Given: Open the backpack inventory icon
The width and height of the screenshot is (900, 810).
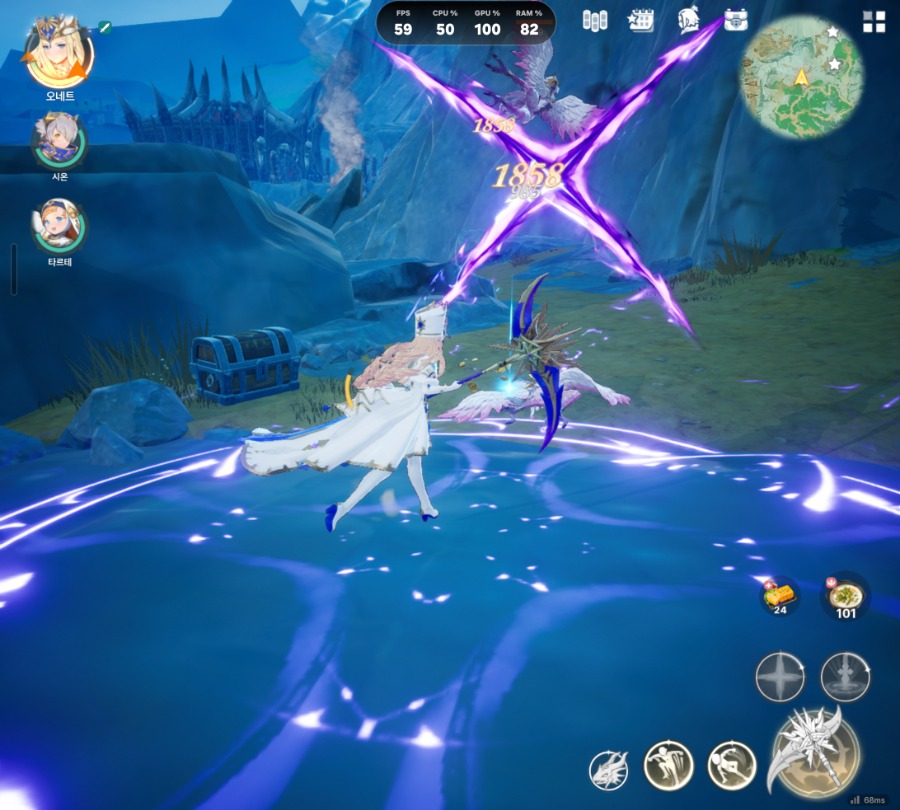Looking at the screenshot, I should pos(736,20).
